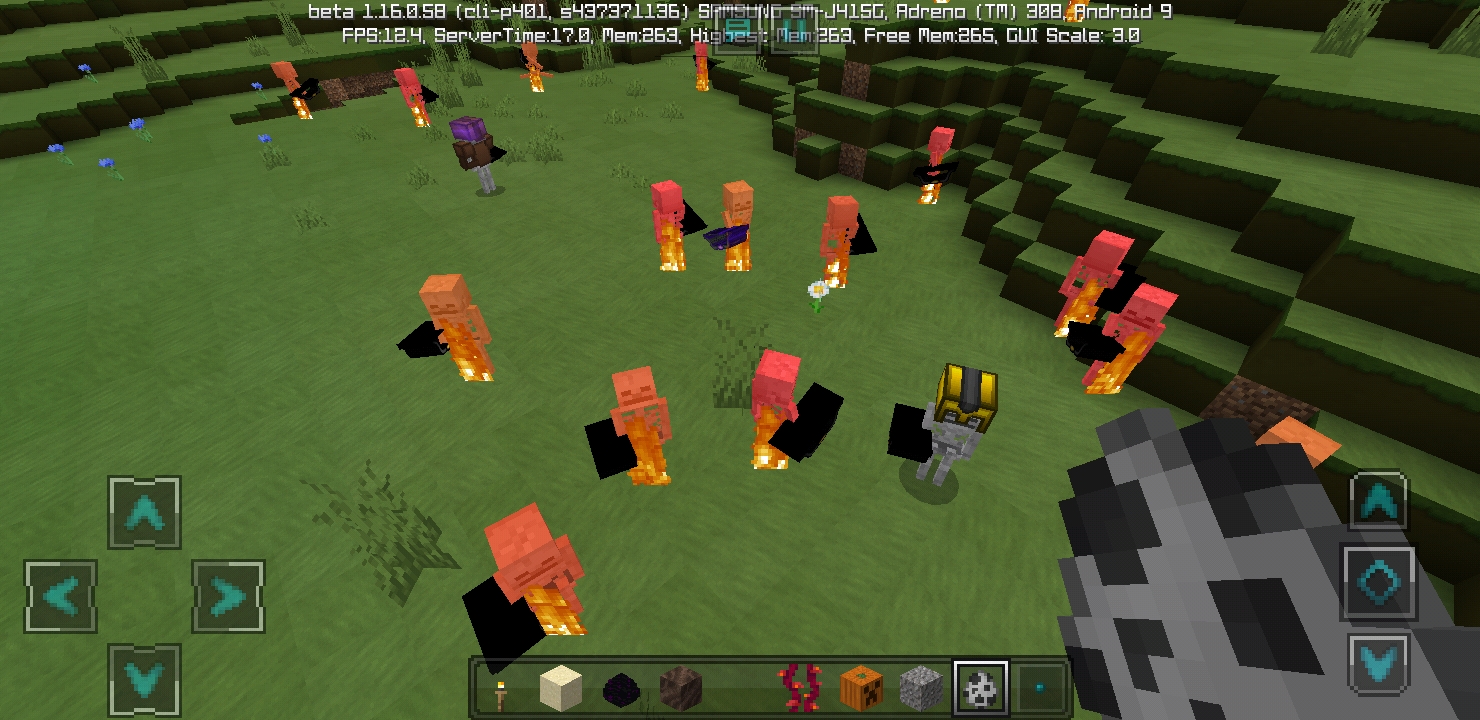Select the gray gravel block slot
Screen dimensions: 1480x720
(920, 688)
